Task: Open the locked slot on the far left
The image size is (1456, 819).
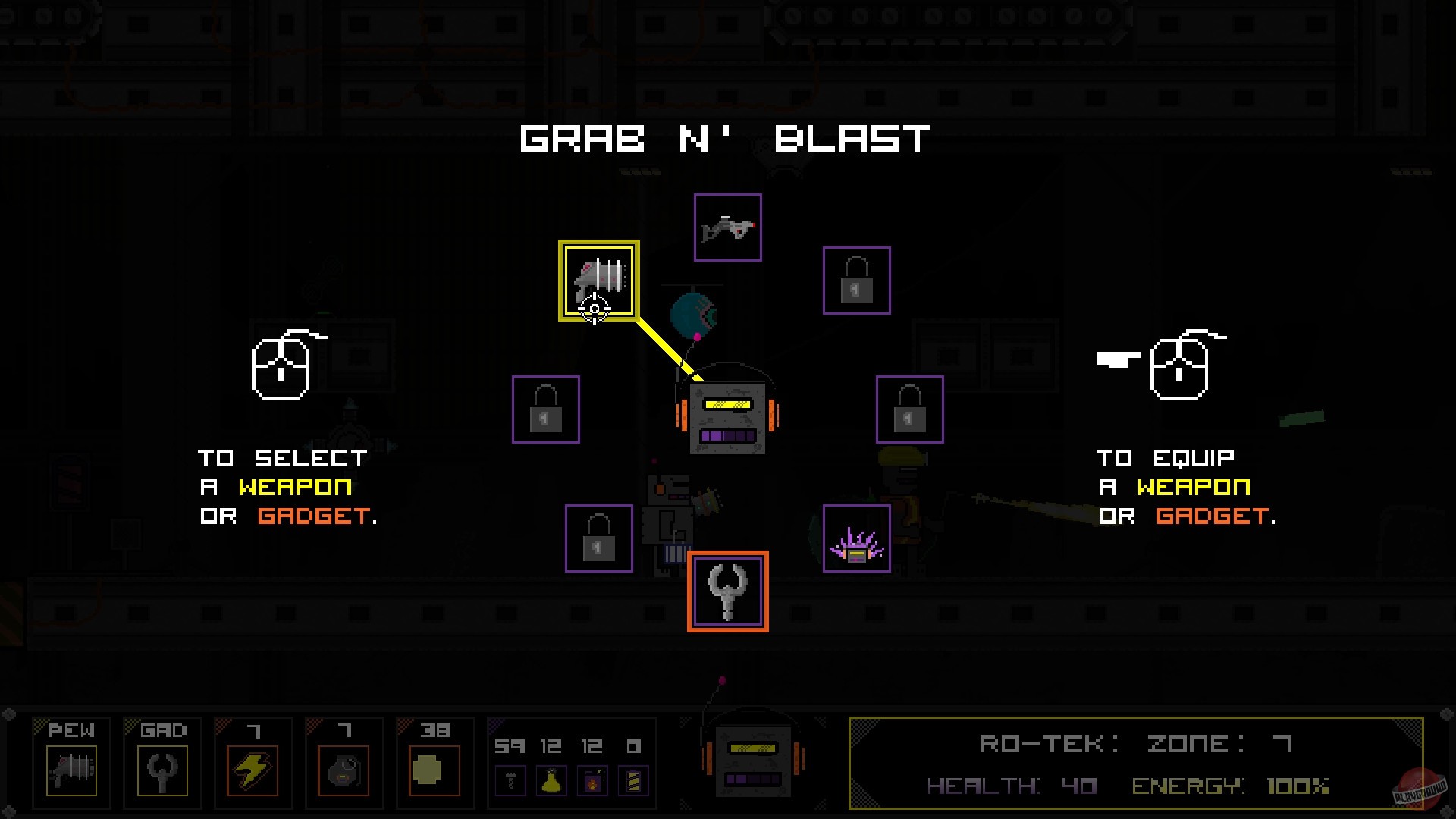Action: tap(545, 409)
